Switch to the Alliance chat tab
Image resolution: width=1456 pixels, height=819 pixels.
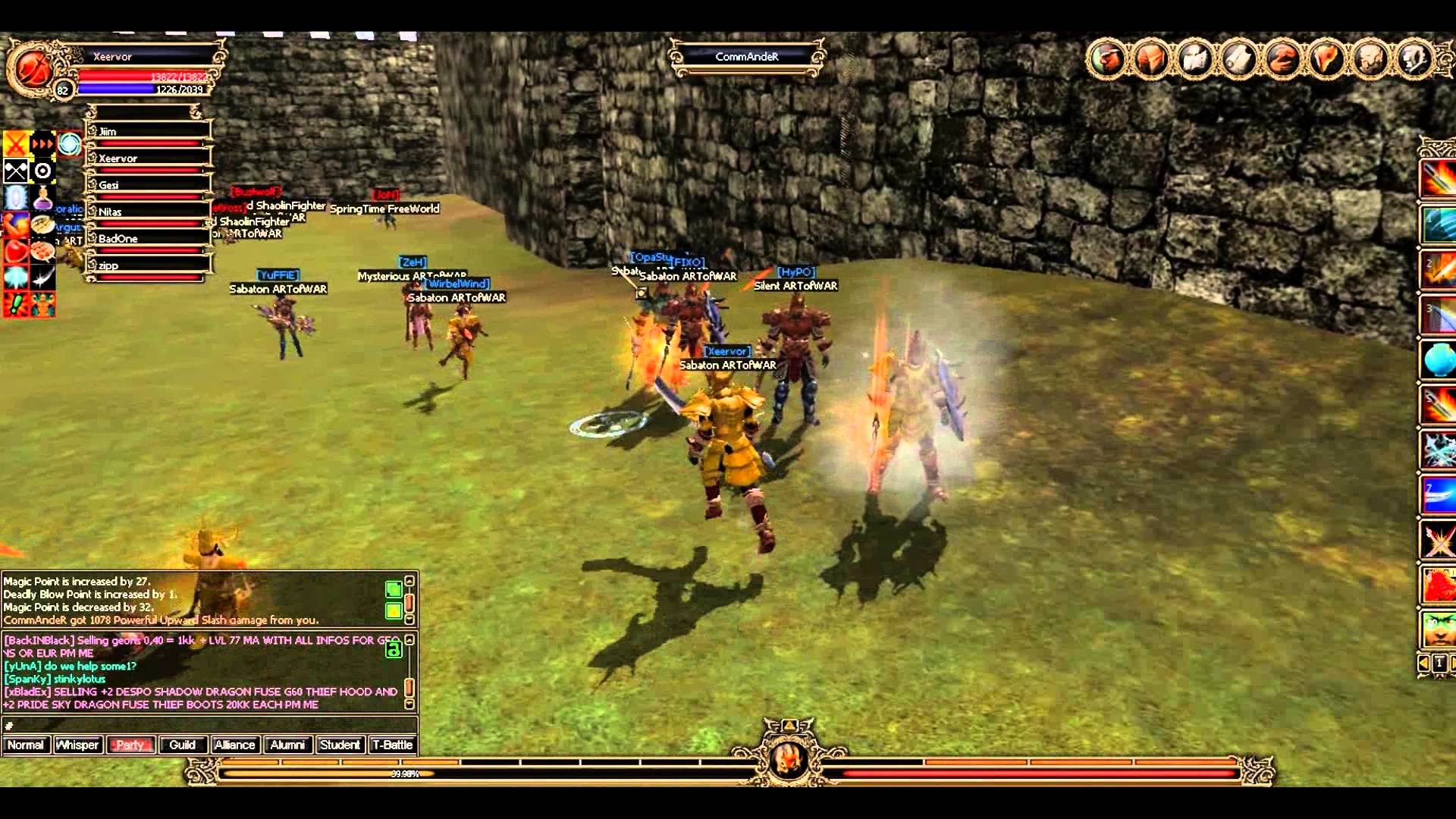pyautogui.click(x=234, y=745)
